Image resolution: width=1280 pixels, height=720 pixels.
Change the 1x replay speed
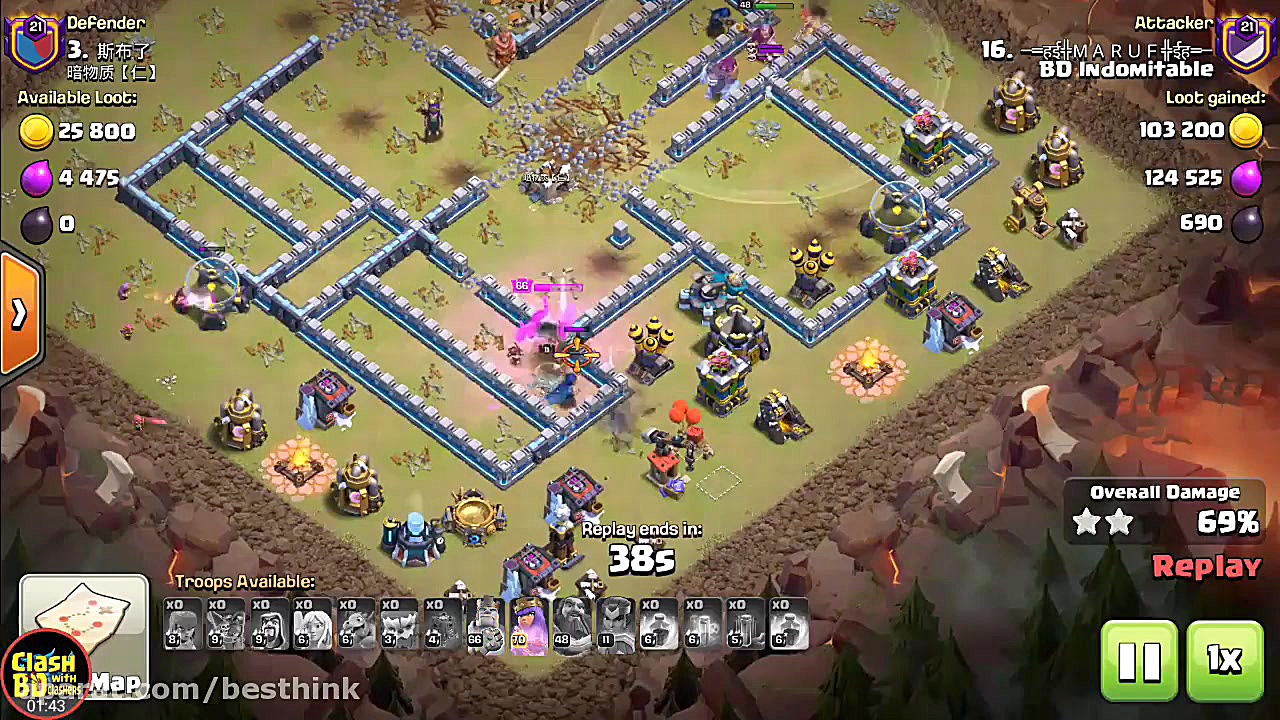1224,660
